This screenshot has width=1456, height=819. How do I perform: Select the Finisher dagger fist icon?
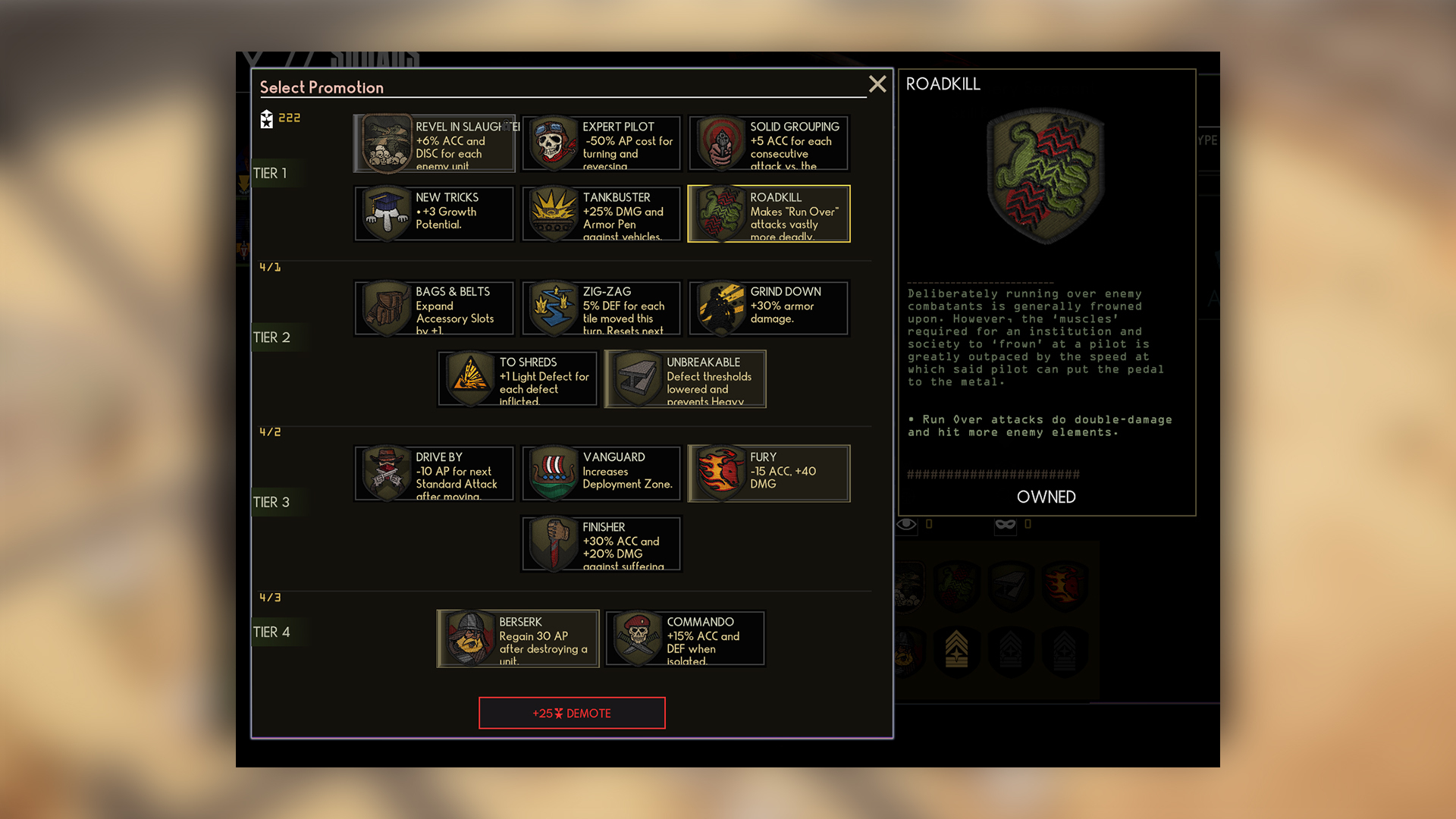click(x=552, y=543)
